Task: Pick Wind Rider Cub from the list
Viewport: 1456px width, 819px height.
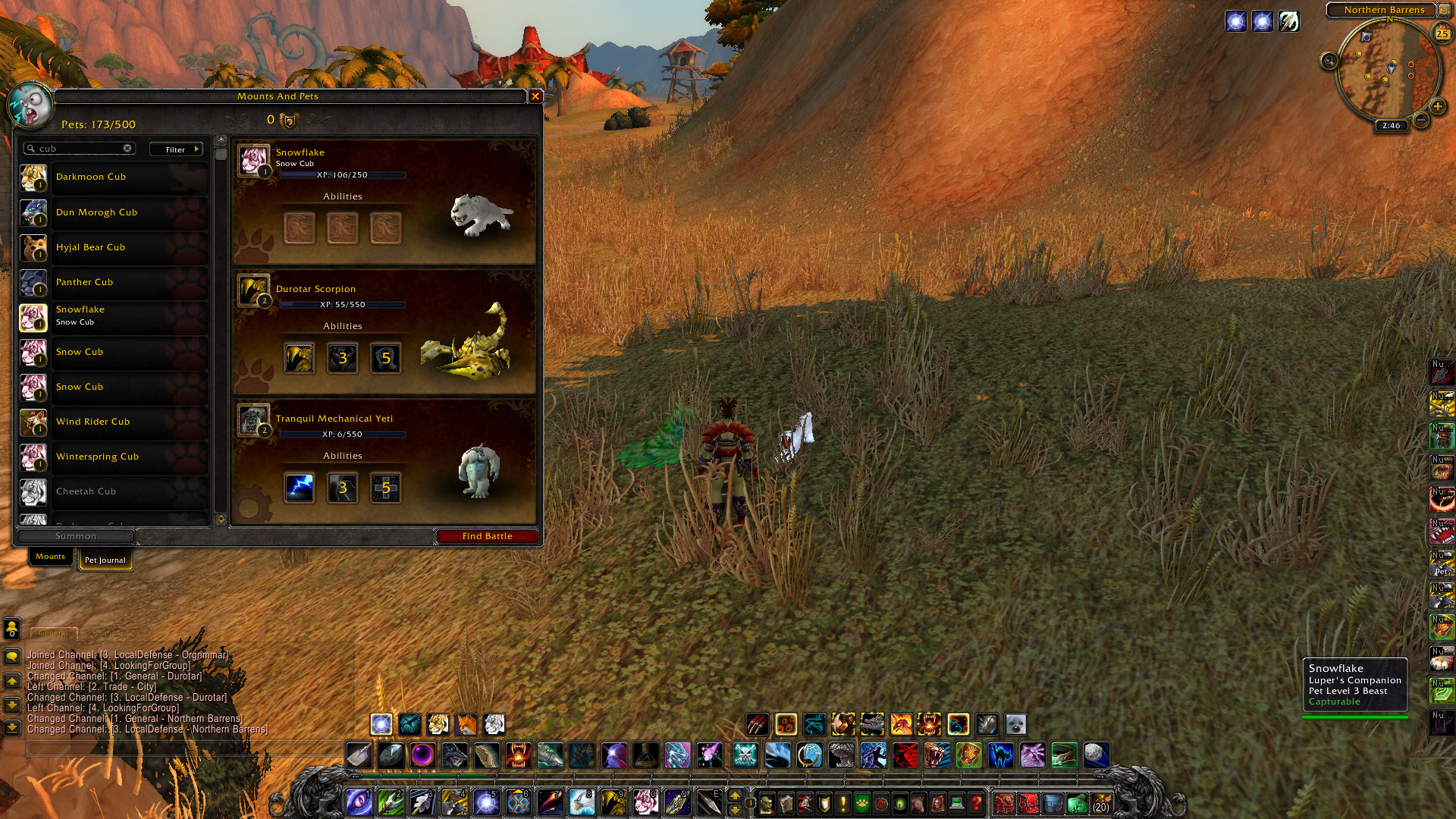Action: point(114,422)
